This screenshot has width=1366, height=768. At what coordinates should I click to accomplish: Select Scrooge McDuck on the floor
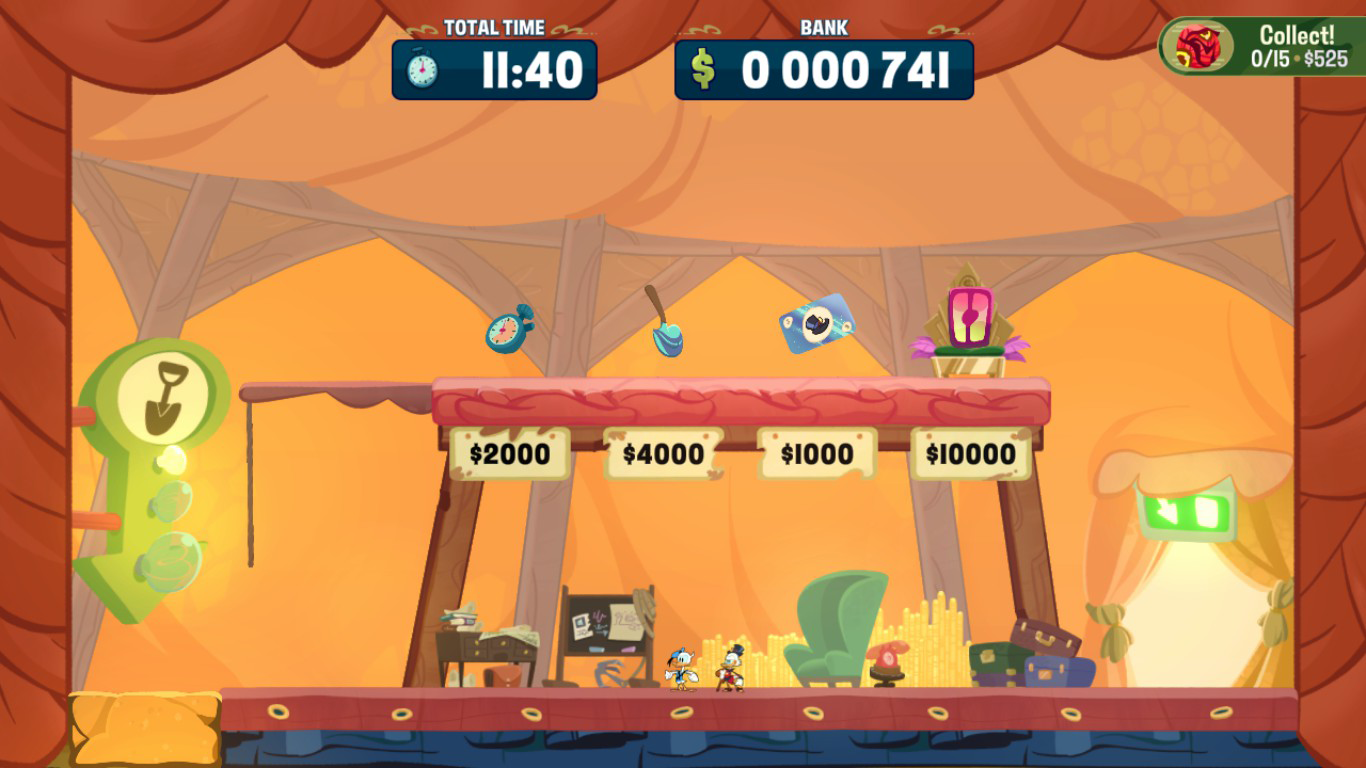(729, 670)
